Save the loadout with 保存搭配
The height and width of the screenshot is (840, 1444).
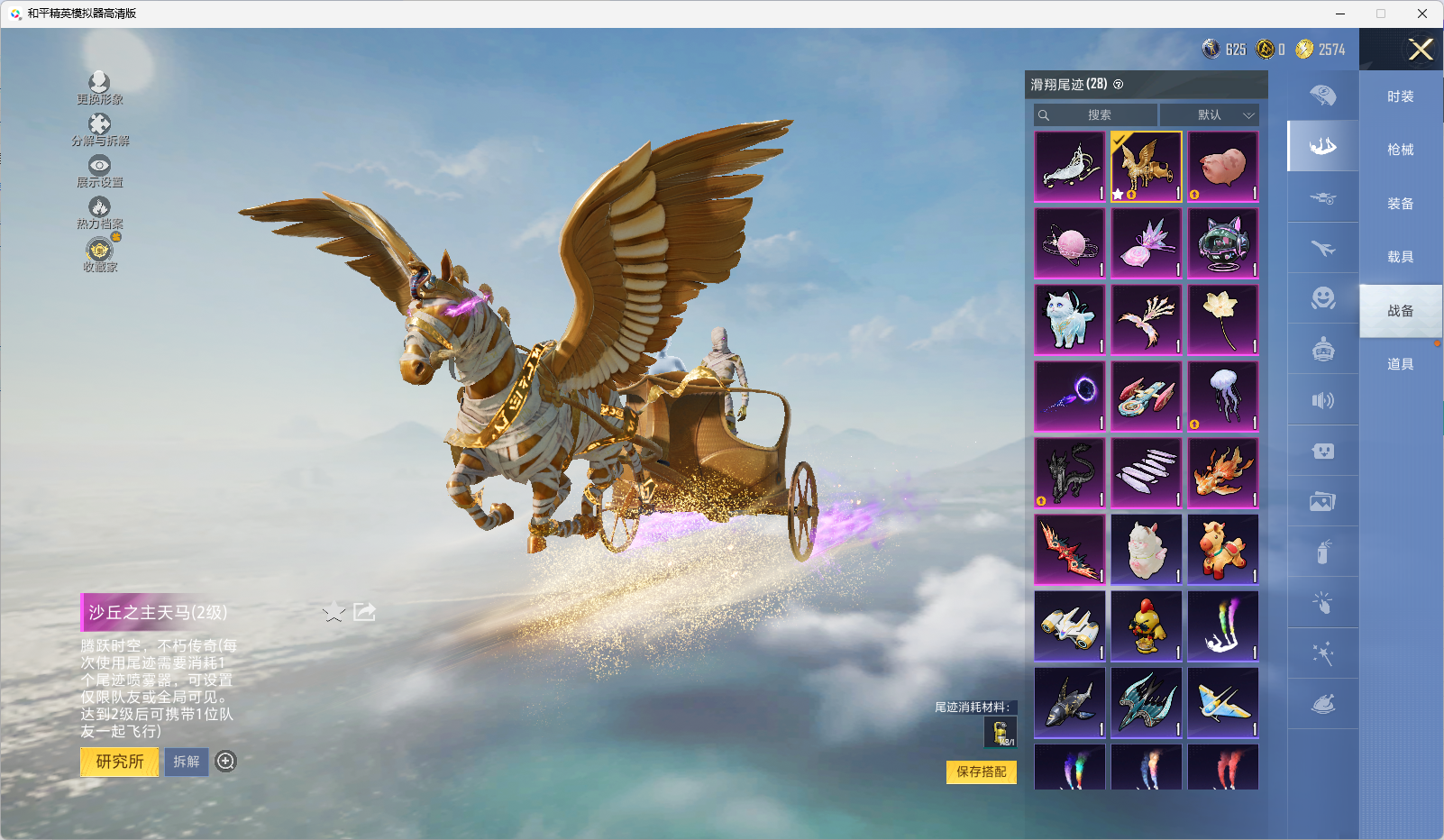click(x=981, y=772)
